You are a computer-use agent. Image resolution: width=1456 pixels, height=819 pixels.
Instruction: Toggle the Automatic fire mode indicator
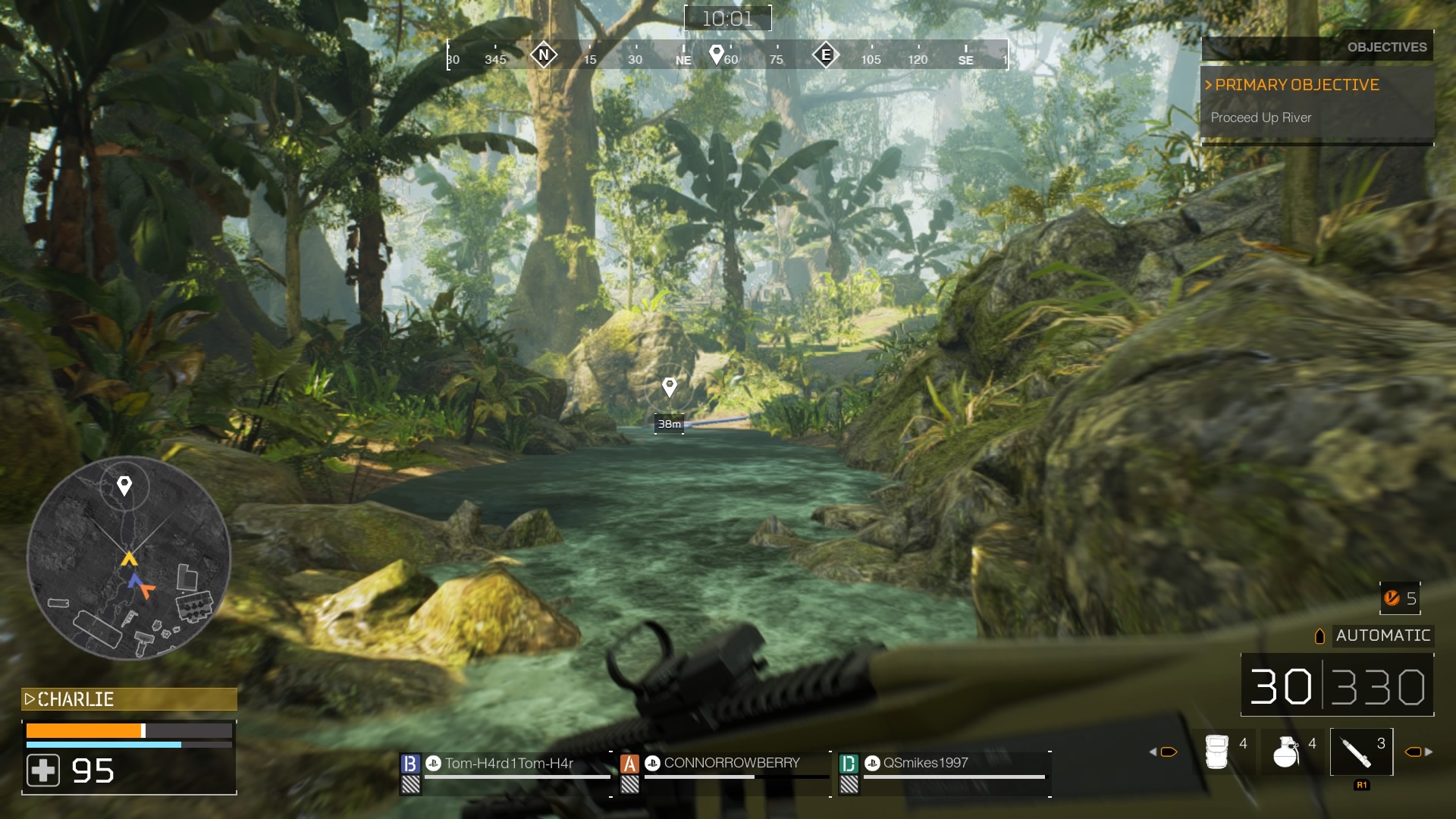[1382, 635]
